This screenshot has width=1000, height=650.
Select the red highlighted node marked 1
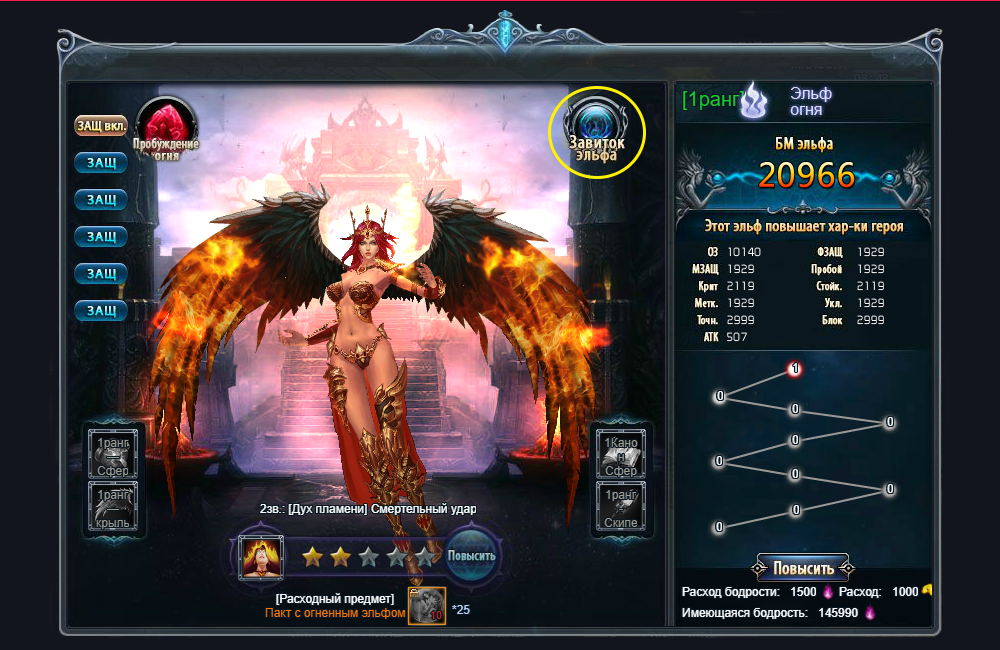click(x=794, y=369)
